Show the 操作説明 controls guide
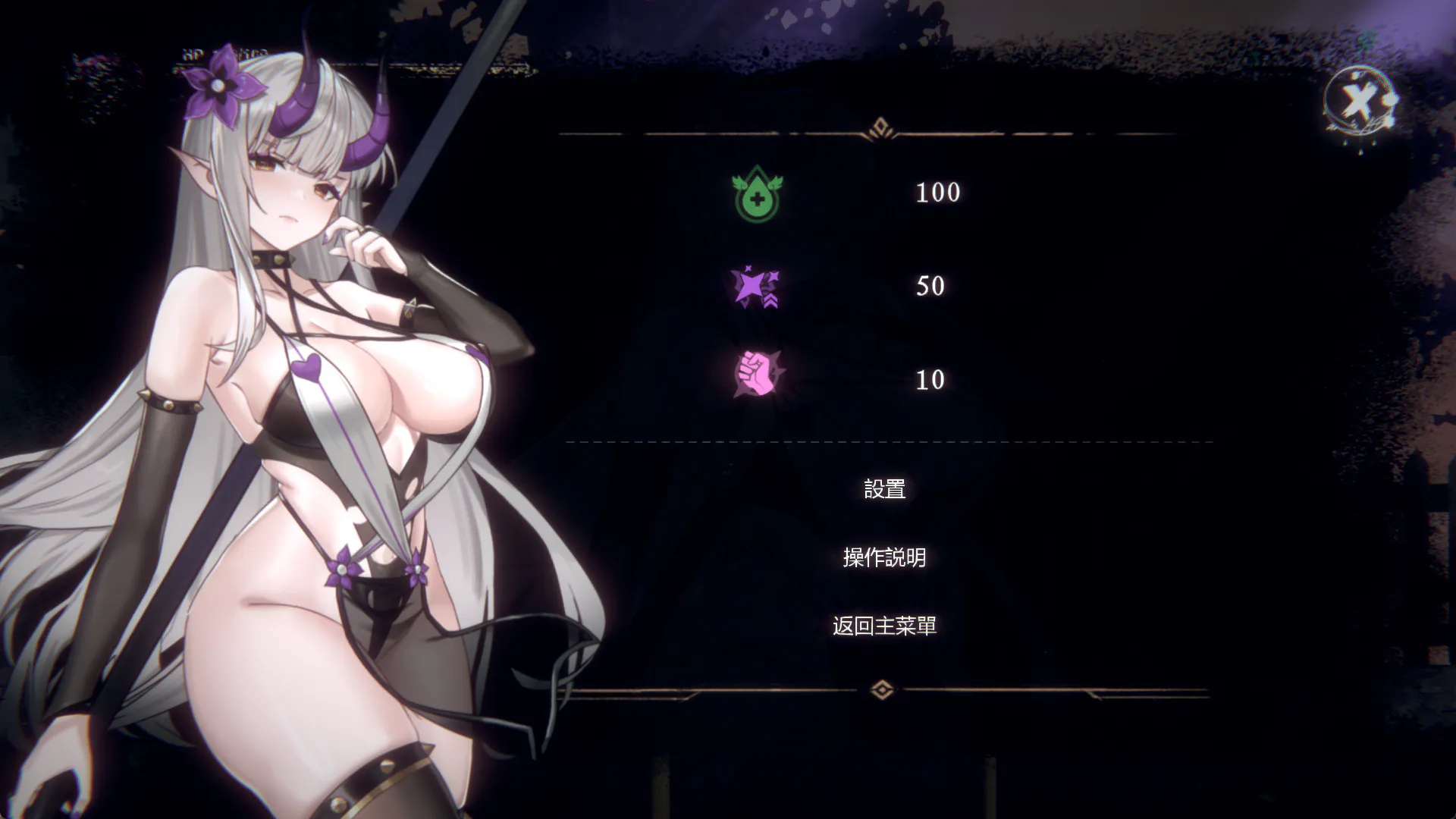The height and width of the screenshot is (819, 1456). (884, 557)
